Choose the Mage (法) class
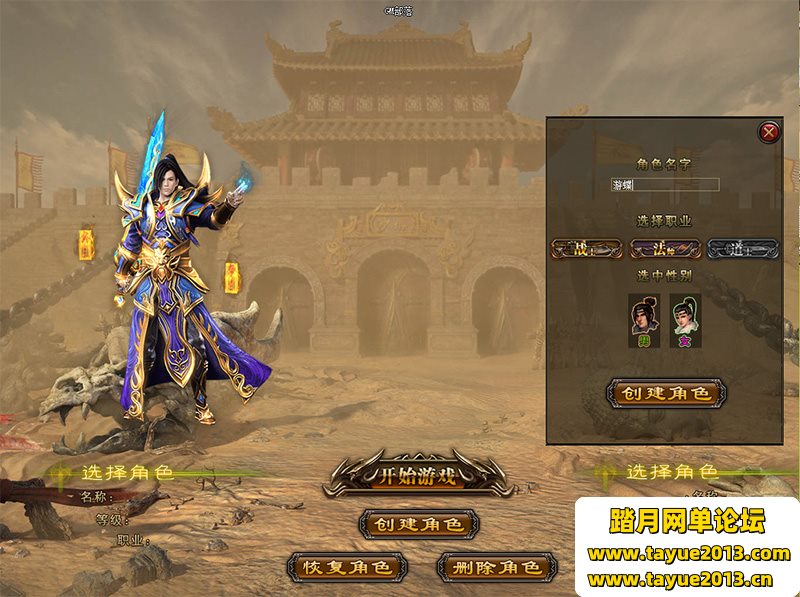Viewport: 800px width, 597px height. click(x=664, y=249)
